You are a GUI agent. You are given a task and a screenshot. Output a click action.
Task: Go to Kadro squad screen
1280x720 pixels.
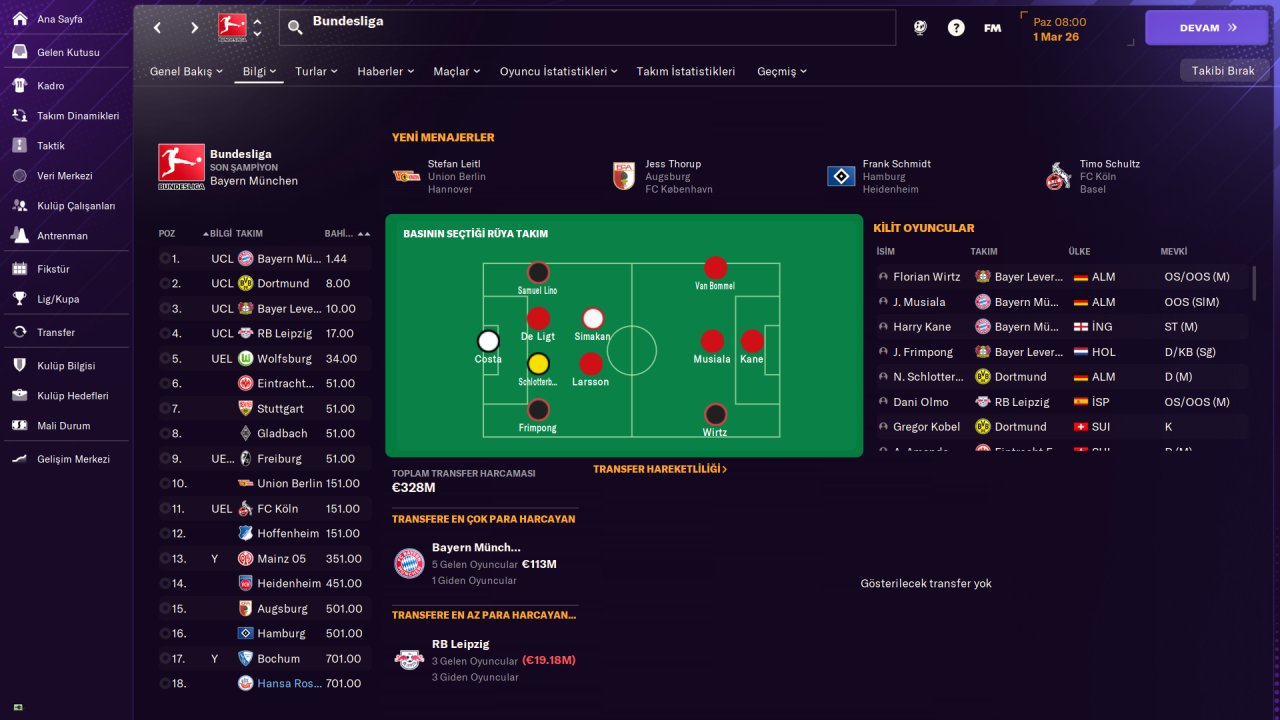(x=51, y=86)
